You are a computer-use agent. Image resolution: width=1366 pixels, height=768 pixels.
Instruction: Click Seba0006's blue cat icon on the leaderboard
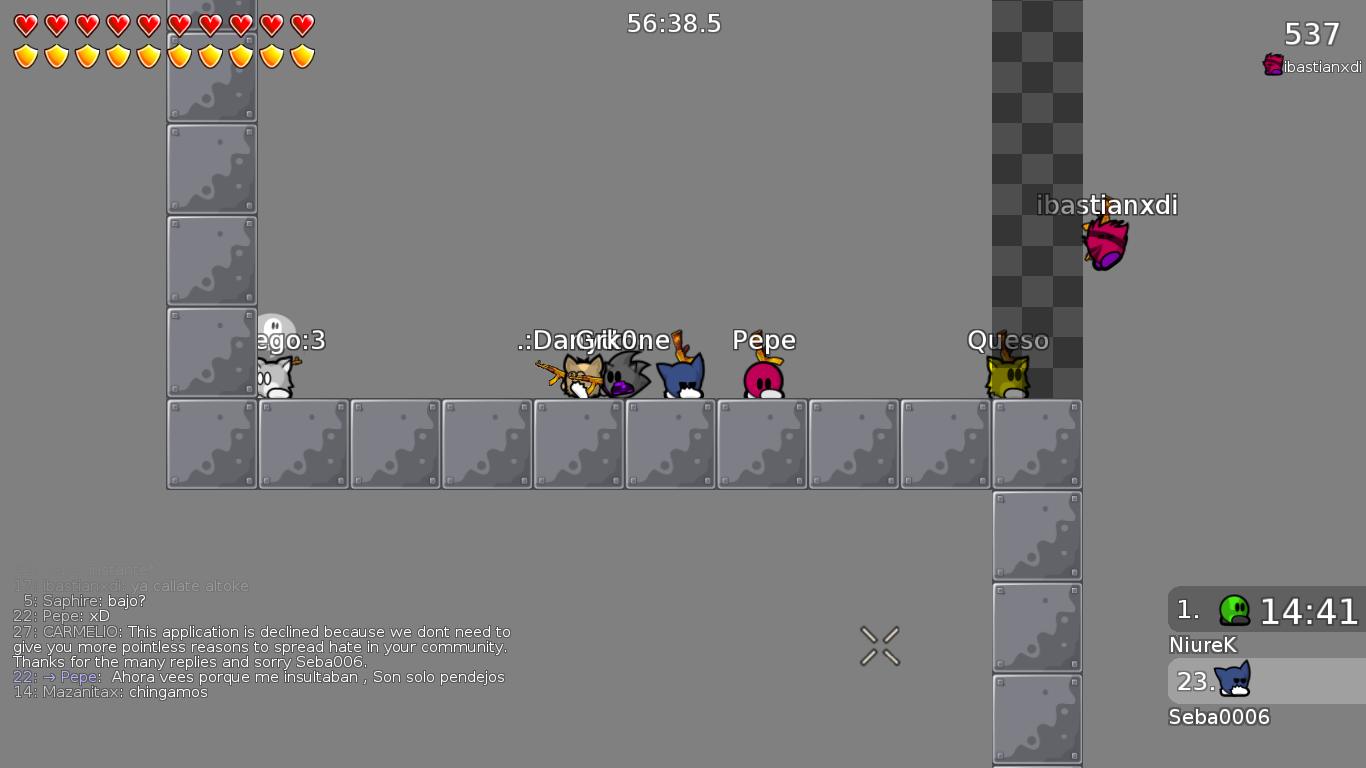click(x=1233, y=680)
